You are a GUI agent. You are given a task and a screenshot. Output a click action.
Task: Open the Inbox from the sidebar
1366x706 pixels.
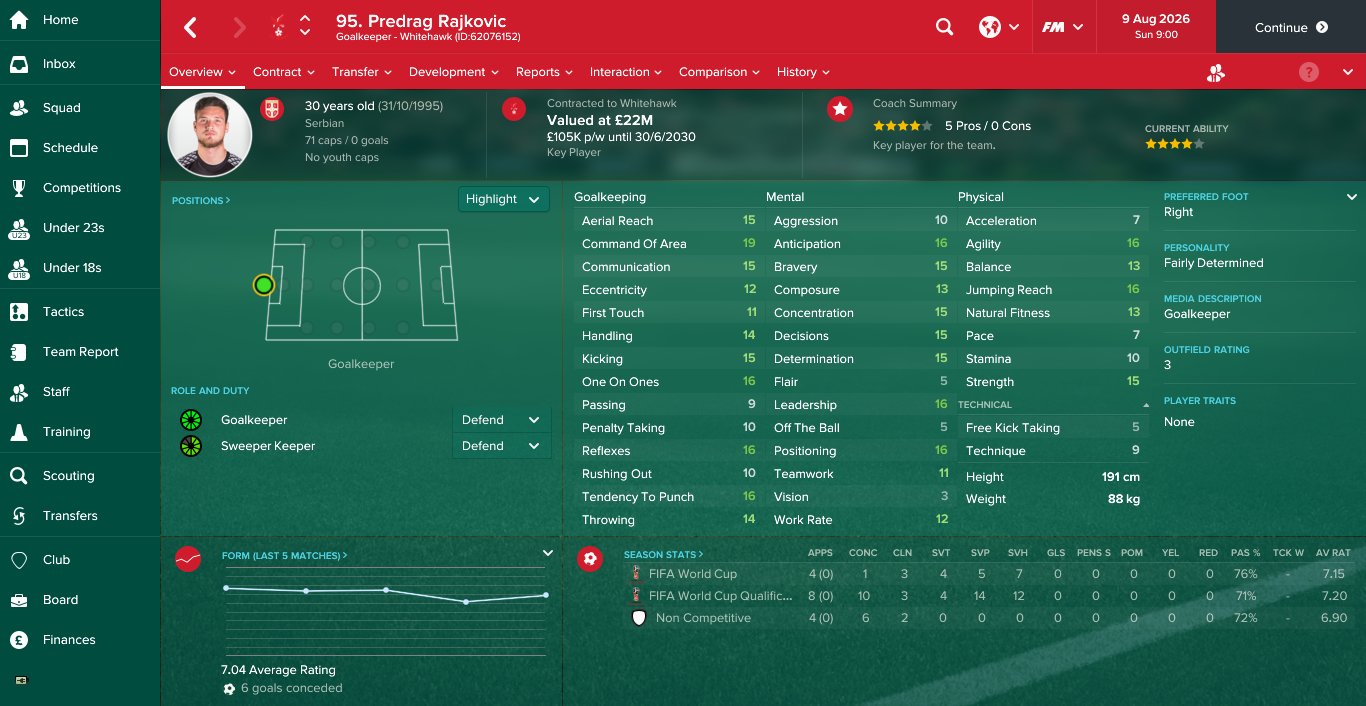point(59,64)
